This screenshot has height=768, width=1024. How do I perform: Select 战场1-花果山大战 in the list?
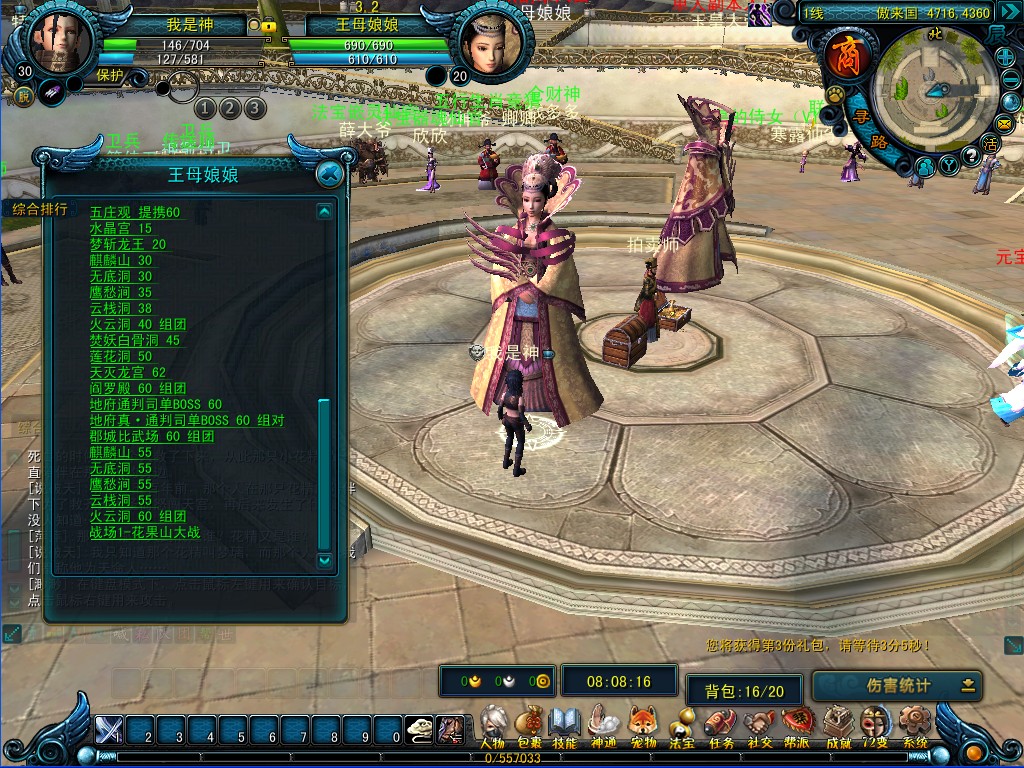143,532
